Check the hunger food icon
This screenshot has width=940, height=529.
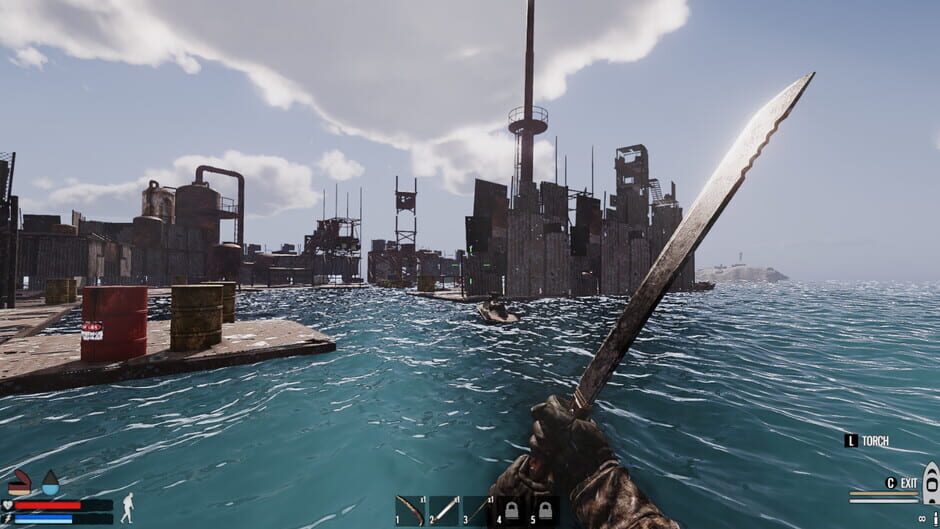tap(19, 483)
